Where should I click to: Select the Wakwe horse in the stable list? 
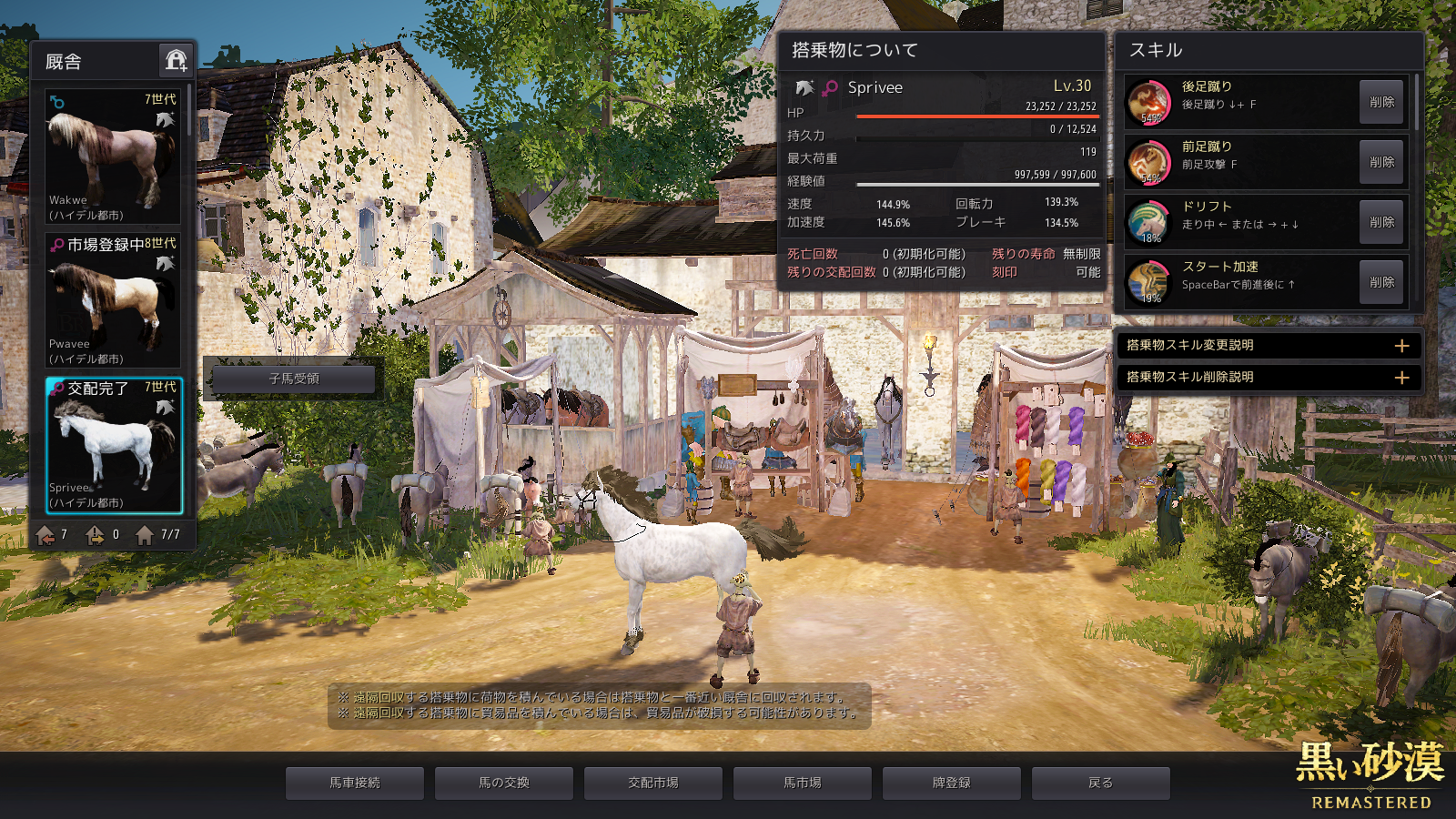coord(113,156)
